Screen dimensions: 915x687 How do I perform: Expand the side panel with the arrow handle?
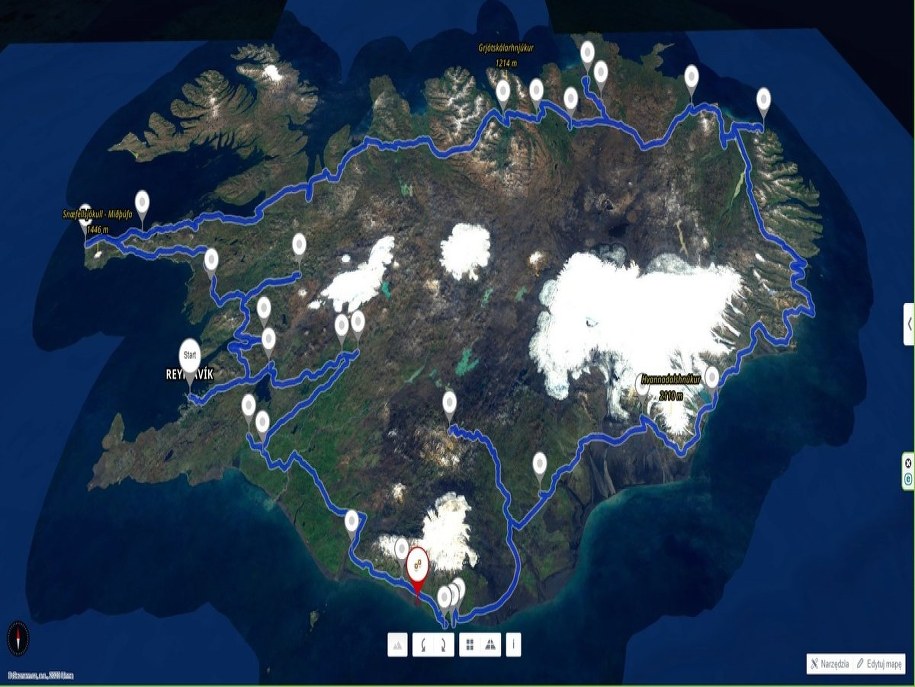[908, 324]
